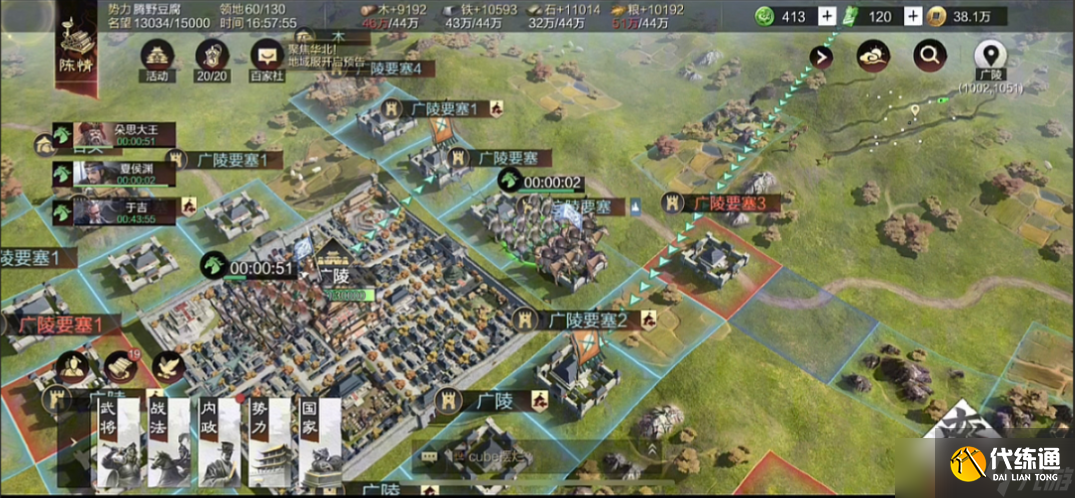Screen dimensions: 1075x498
Task: Select the 夏侯渊 army entry
Action: pos(113,173)
